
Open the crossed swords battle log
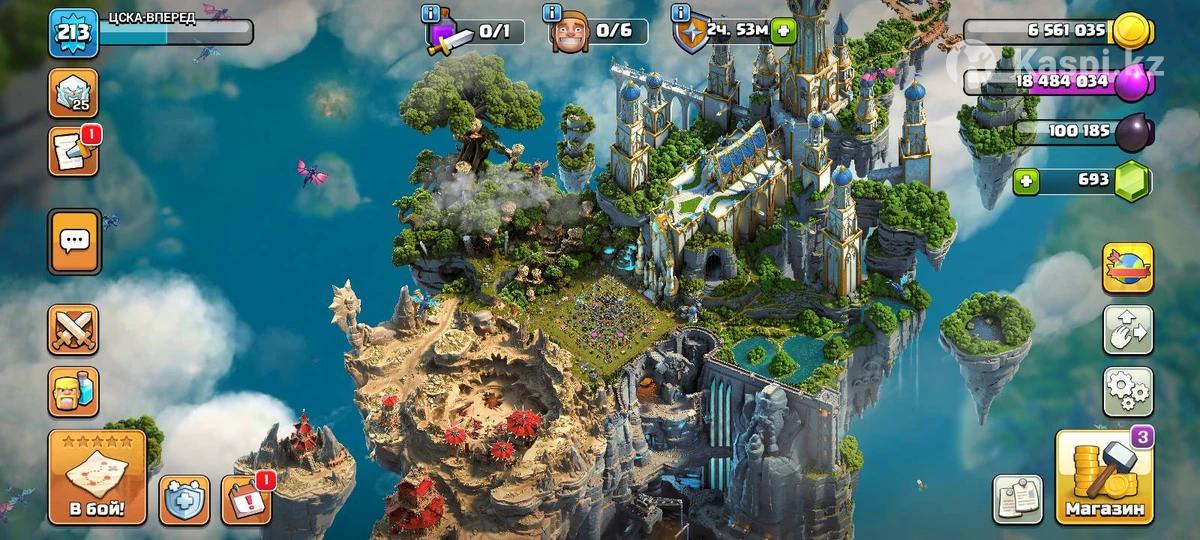pyautogui.click(x=74, y=330)
